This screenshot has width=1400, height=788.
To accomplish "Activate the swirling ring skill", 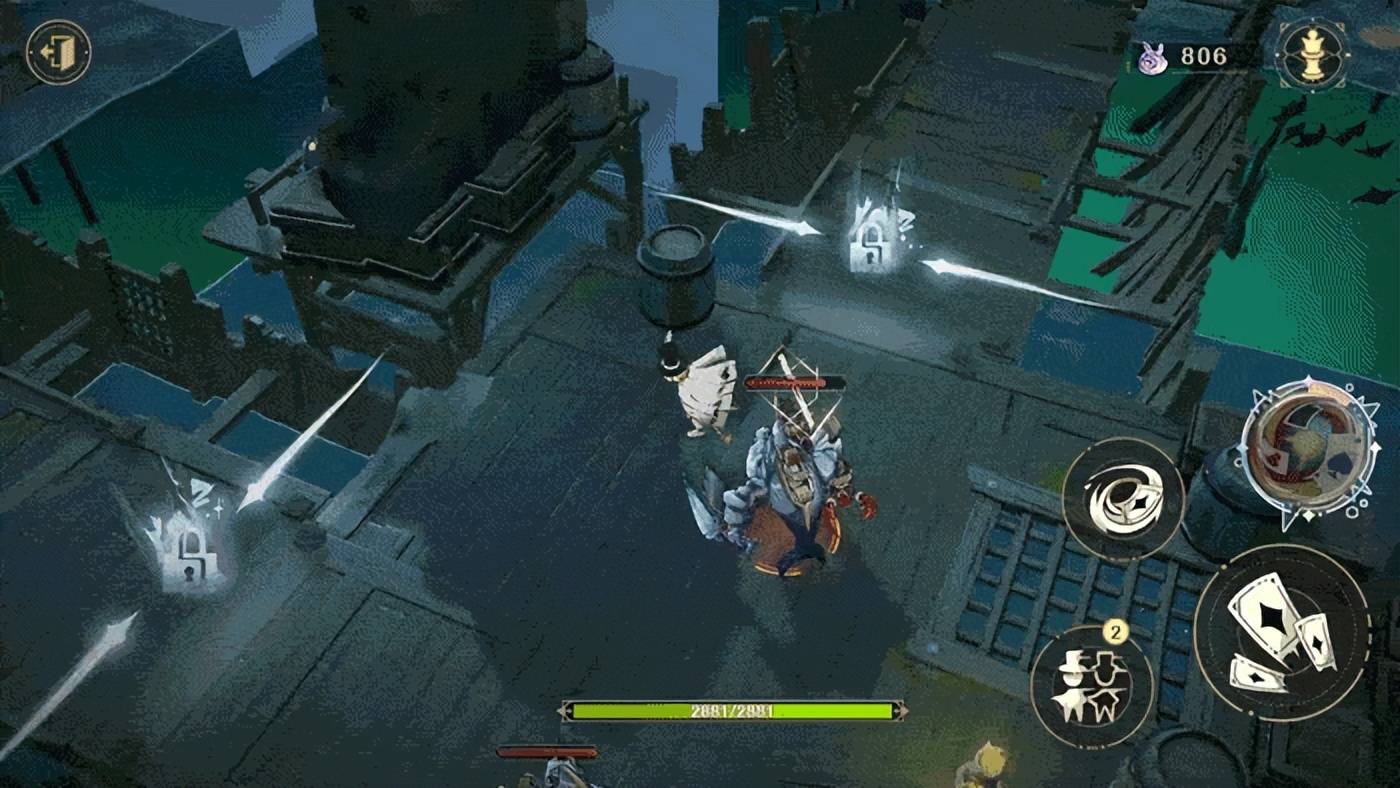I will coord(1122,498).
